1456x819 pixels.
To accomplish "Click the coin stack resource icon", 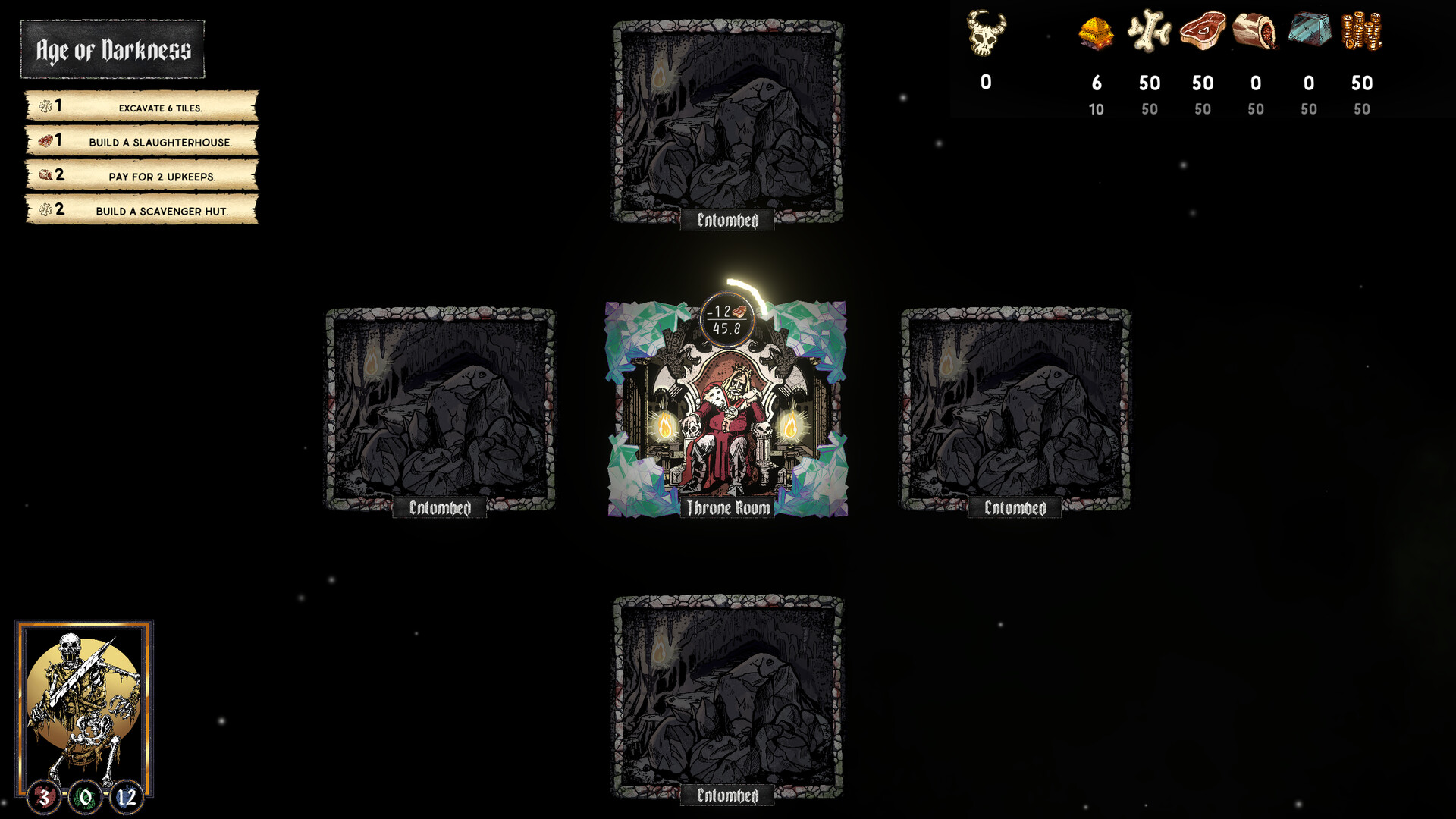I will click(1362, 32).
